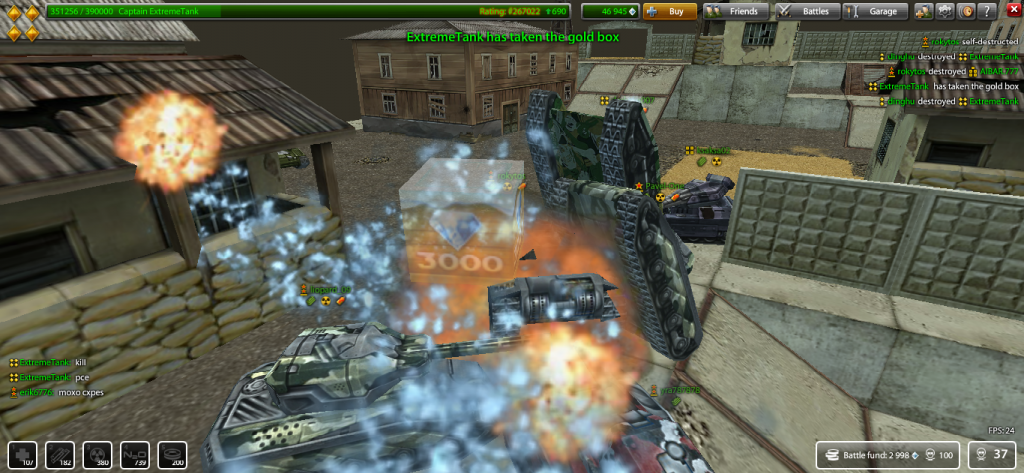This screenshot has height=473, width=1024.
Task: Go to the Battles list
Action: click(x=807, y=12)
